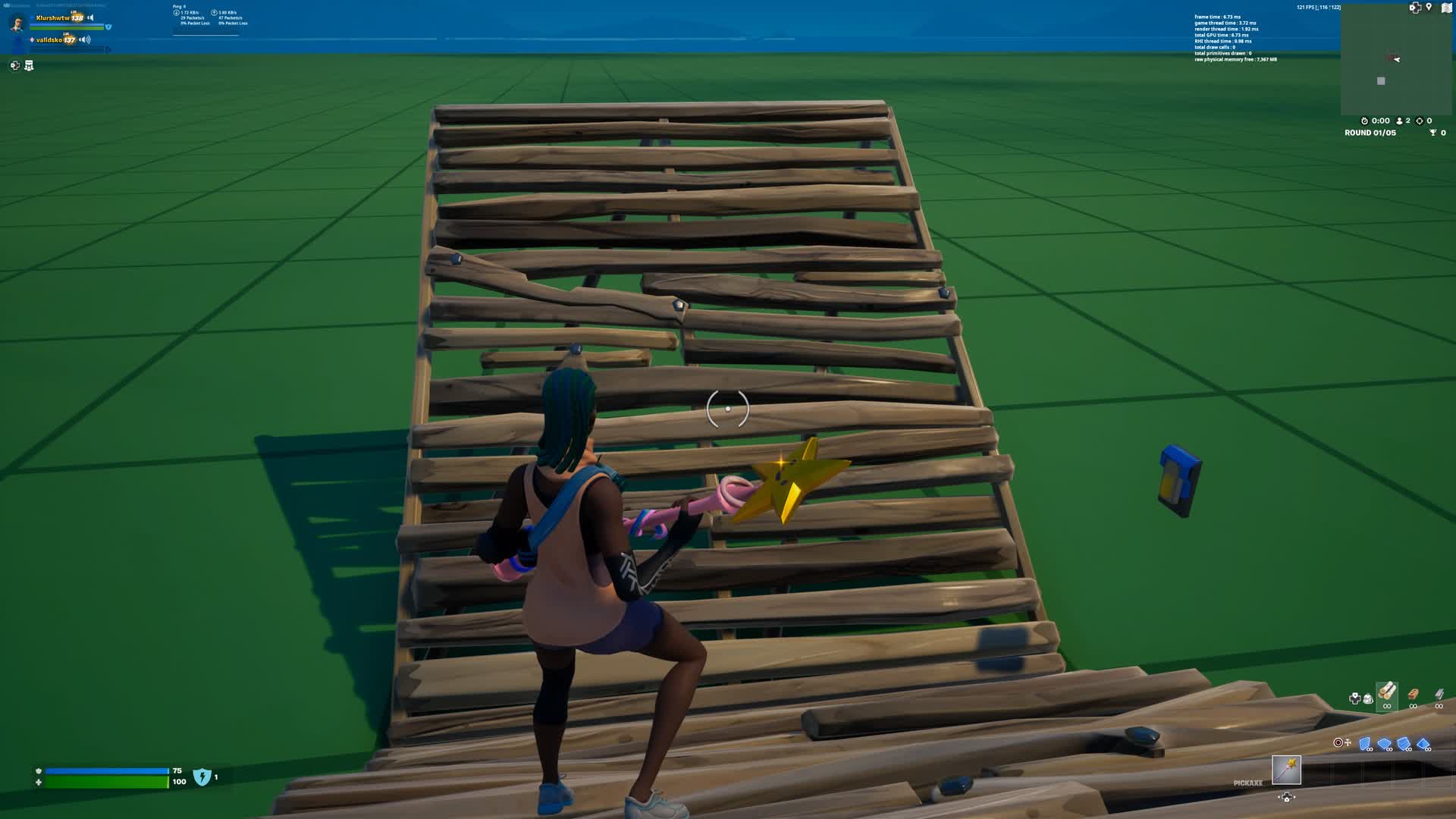Click the D-pad emote icon below the party list
Screen dimensions: 1456x819
point(15,67)
